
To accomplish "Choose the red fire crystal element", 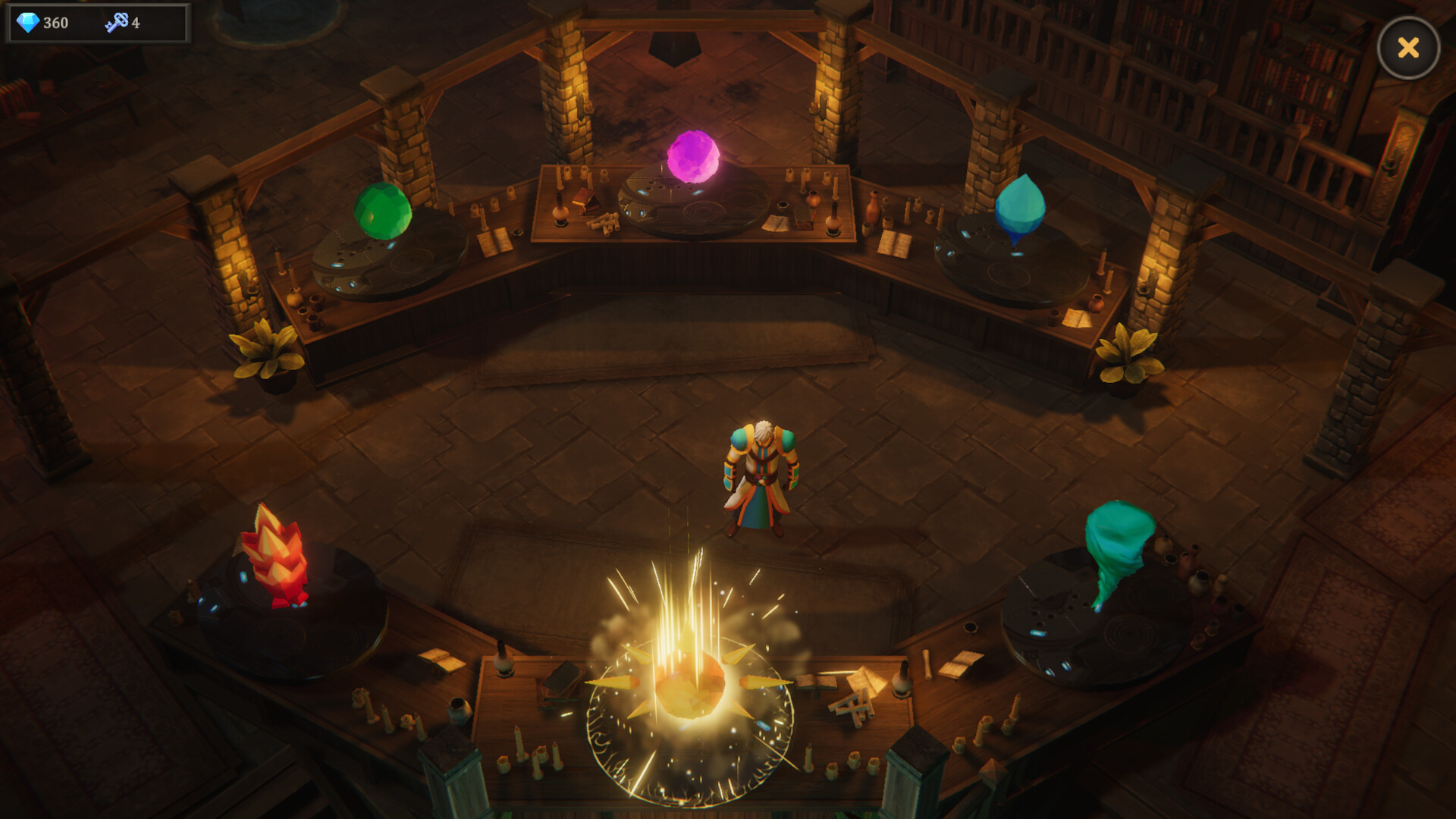I will 275,557.
